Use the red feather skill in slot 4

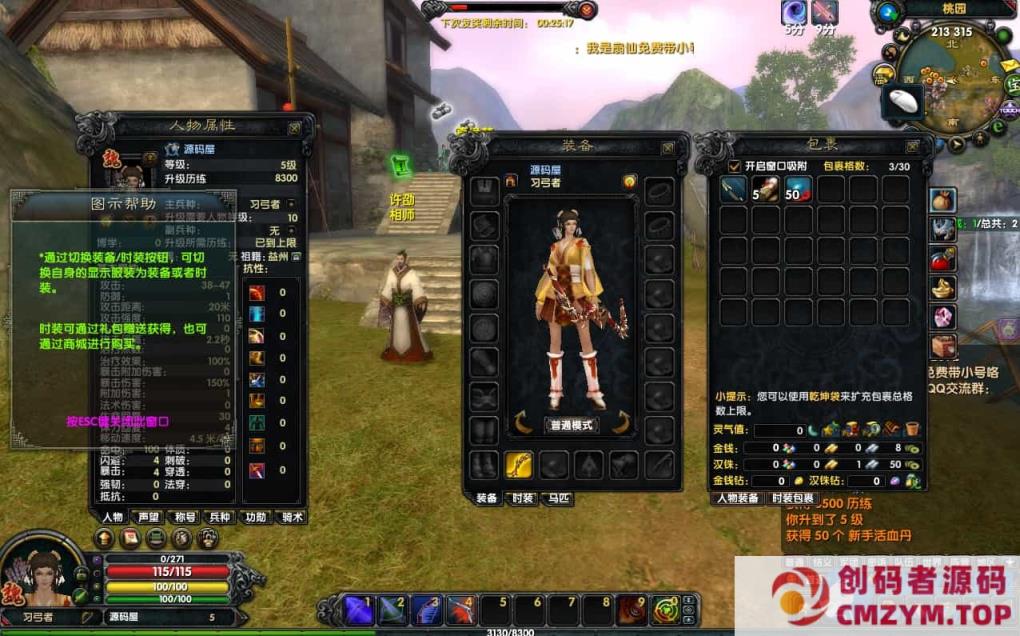(461, 609)
